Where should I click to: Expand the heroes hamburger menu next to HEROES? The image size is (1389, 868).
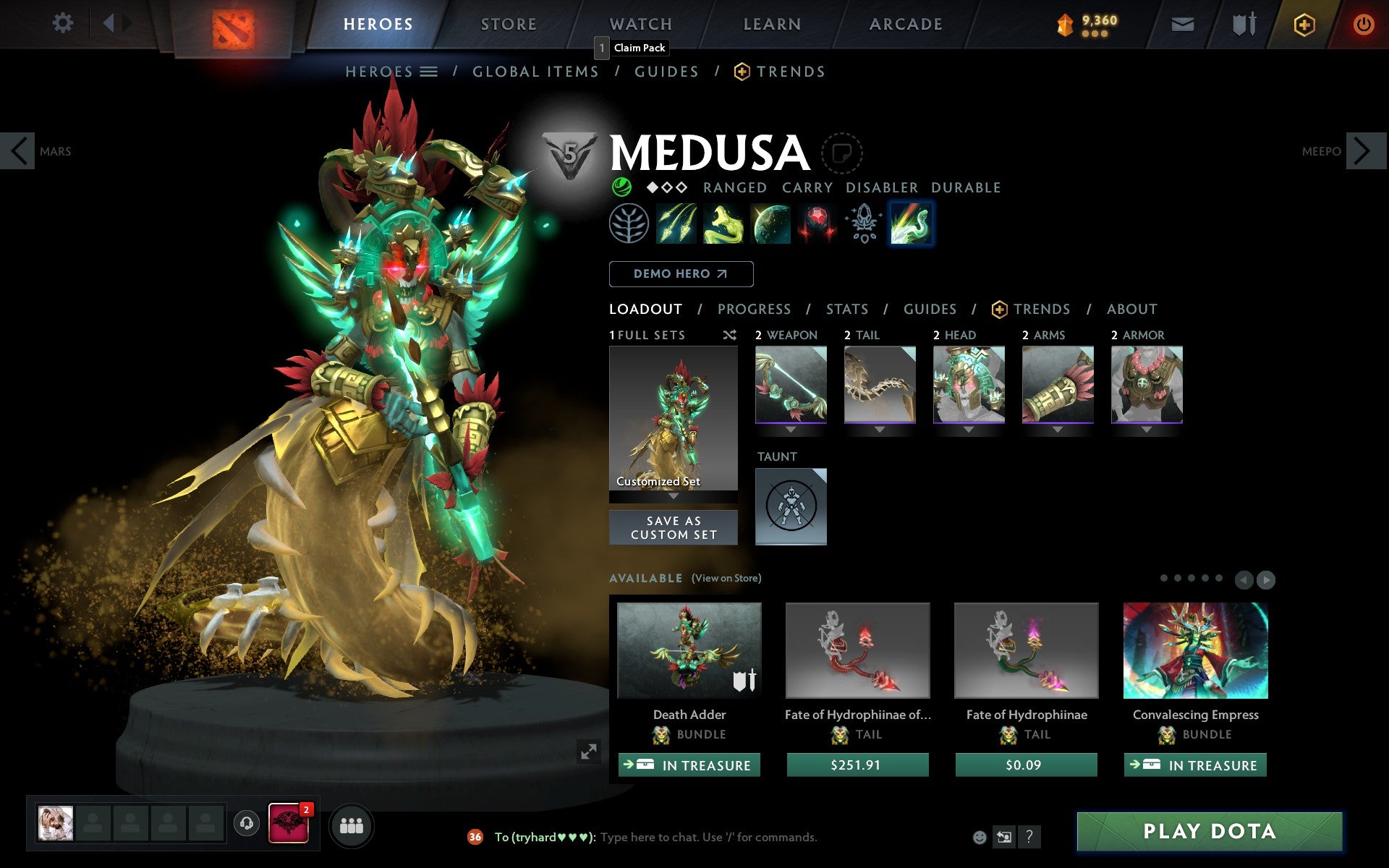(430, 72)
